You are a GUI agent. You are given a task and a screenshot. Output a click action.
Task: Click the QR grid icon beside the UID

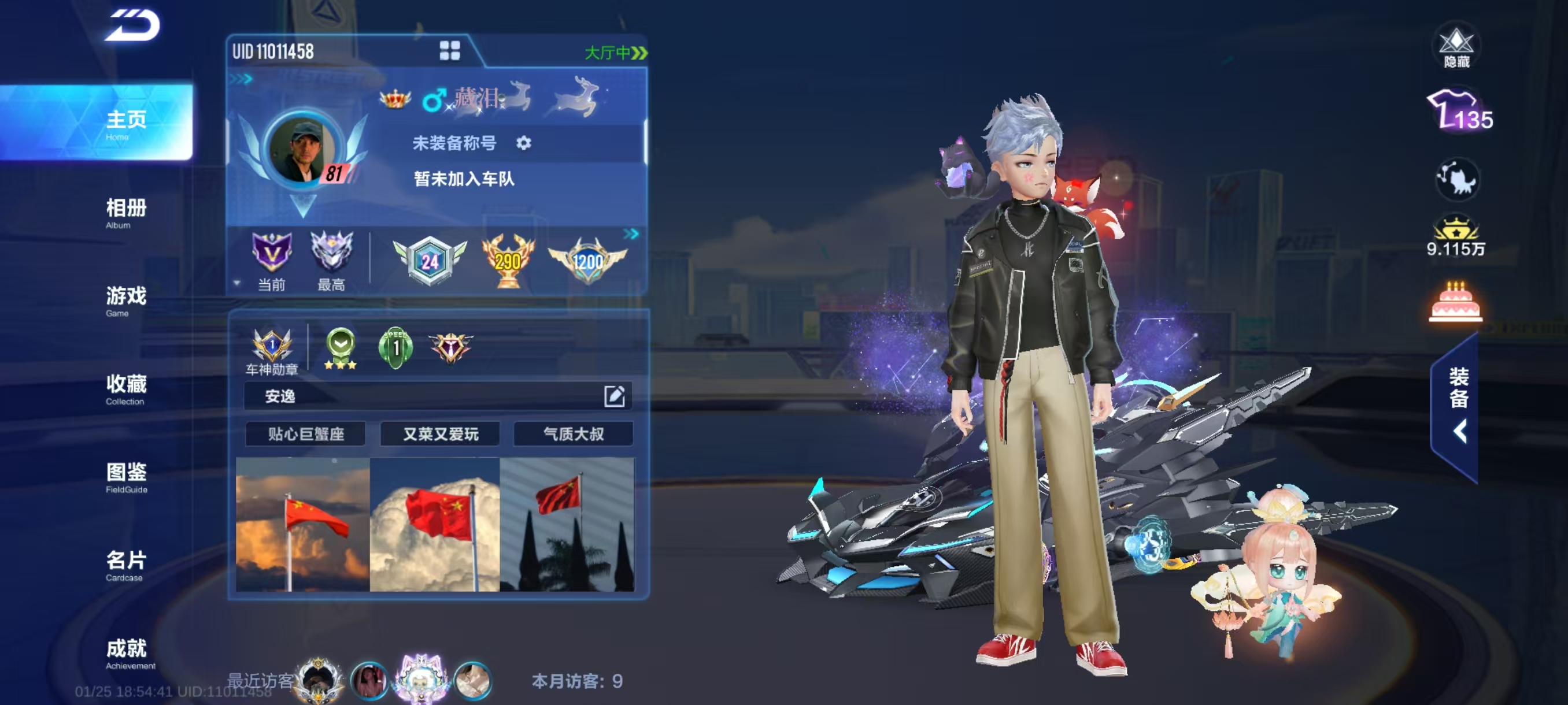pyautogui.click(x=450, y=51)
